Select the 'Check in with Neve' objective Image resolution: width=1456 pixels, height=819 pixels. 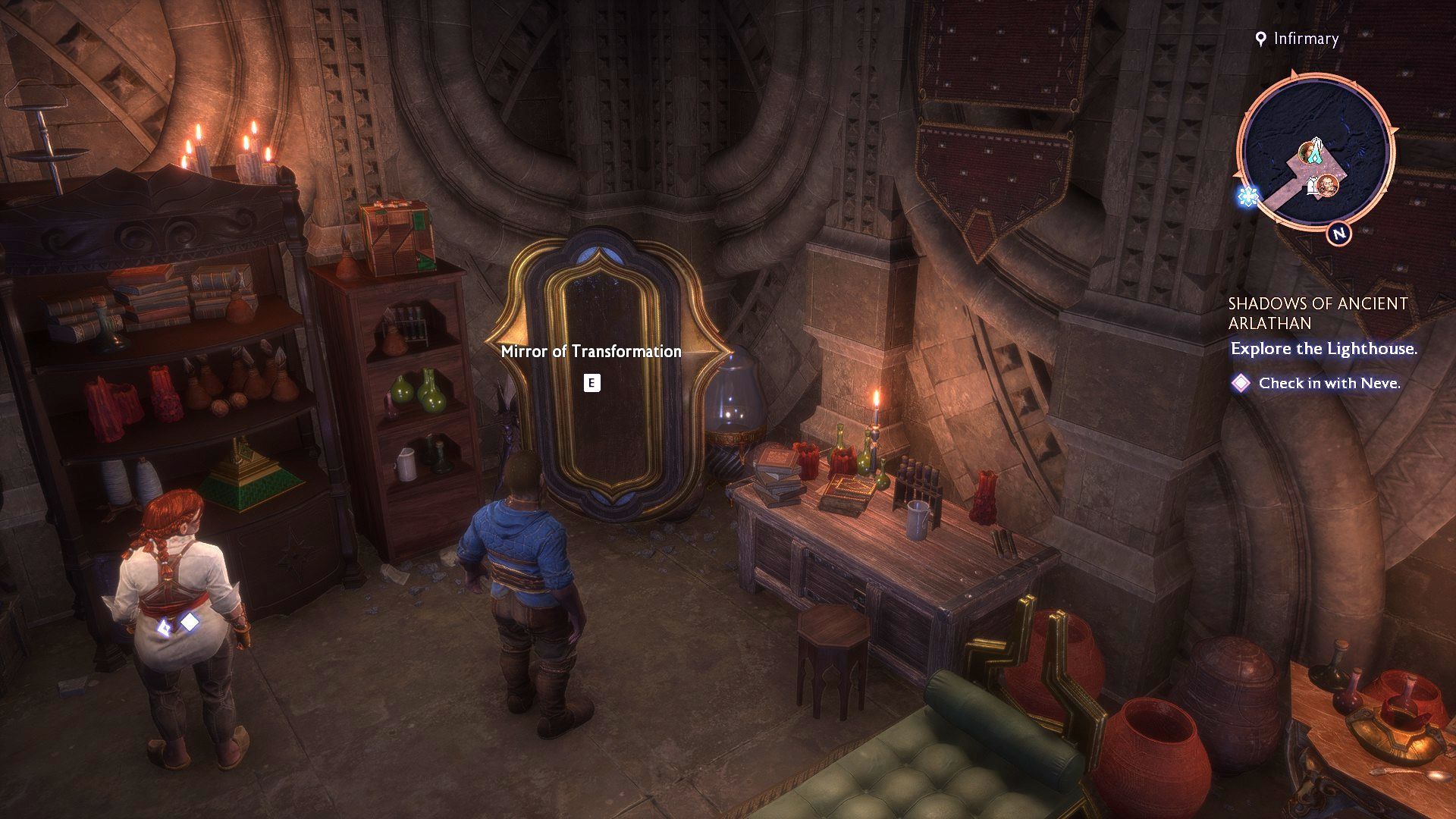coord(1329,384)
